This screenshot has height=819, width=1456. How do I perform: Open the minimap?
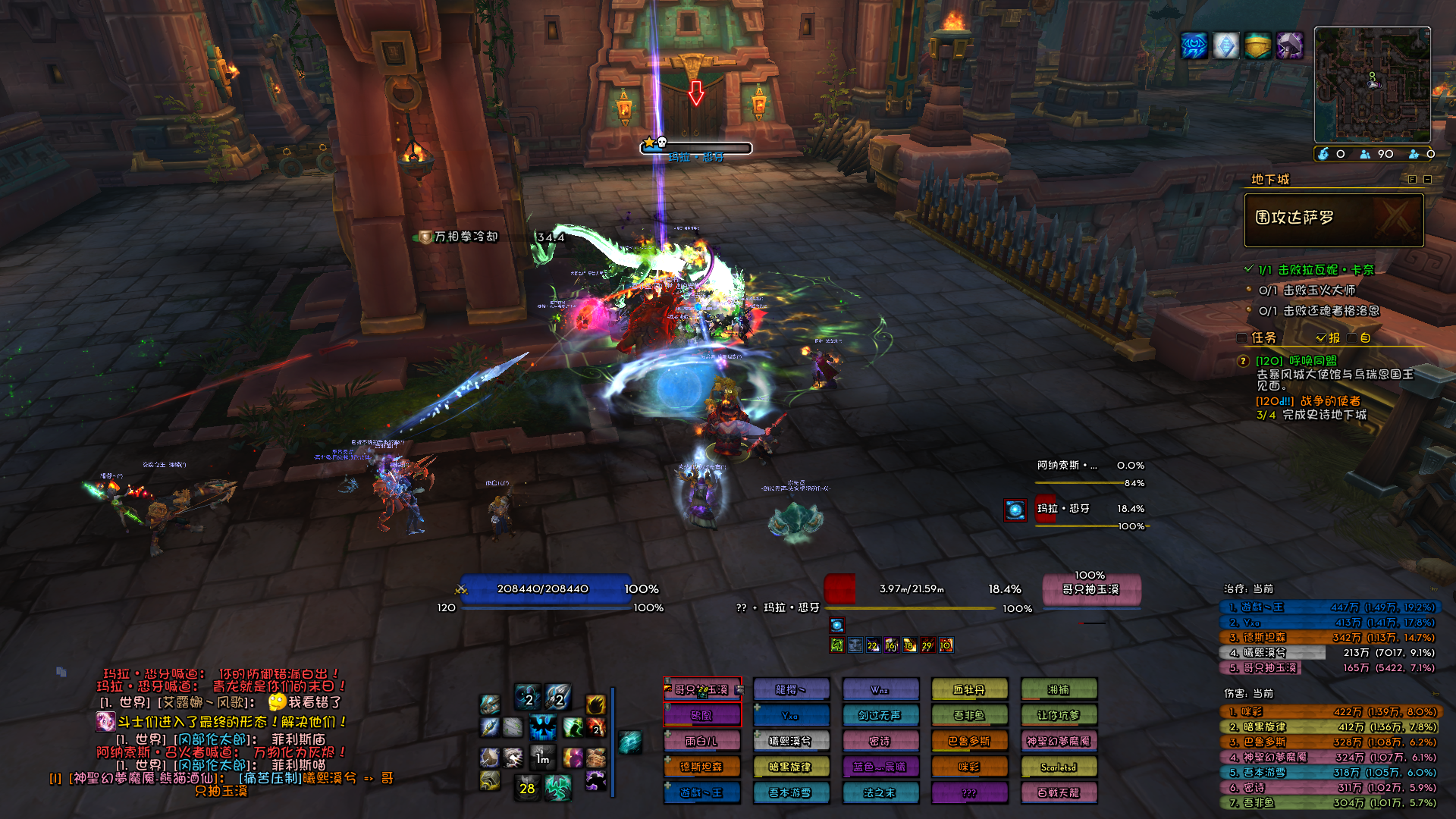click(1372, 84)
